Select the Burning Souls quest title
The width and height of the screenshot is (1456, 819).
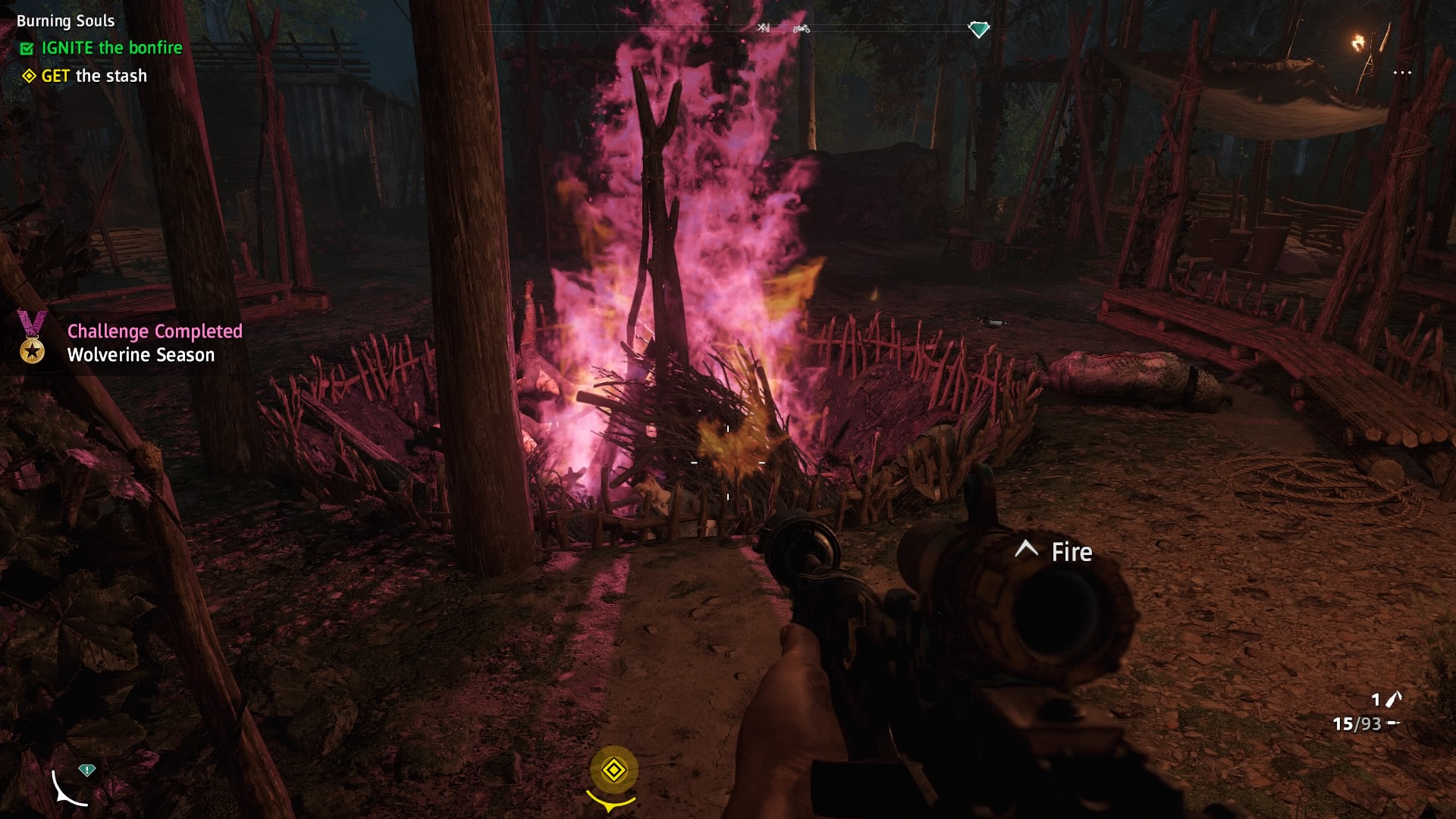pyautogui.click(x=66, y=21)
